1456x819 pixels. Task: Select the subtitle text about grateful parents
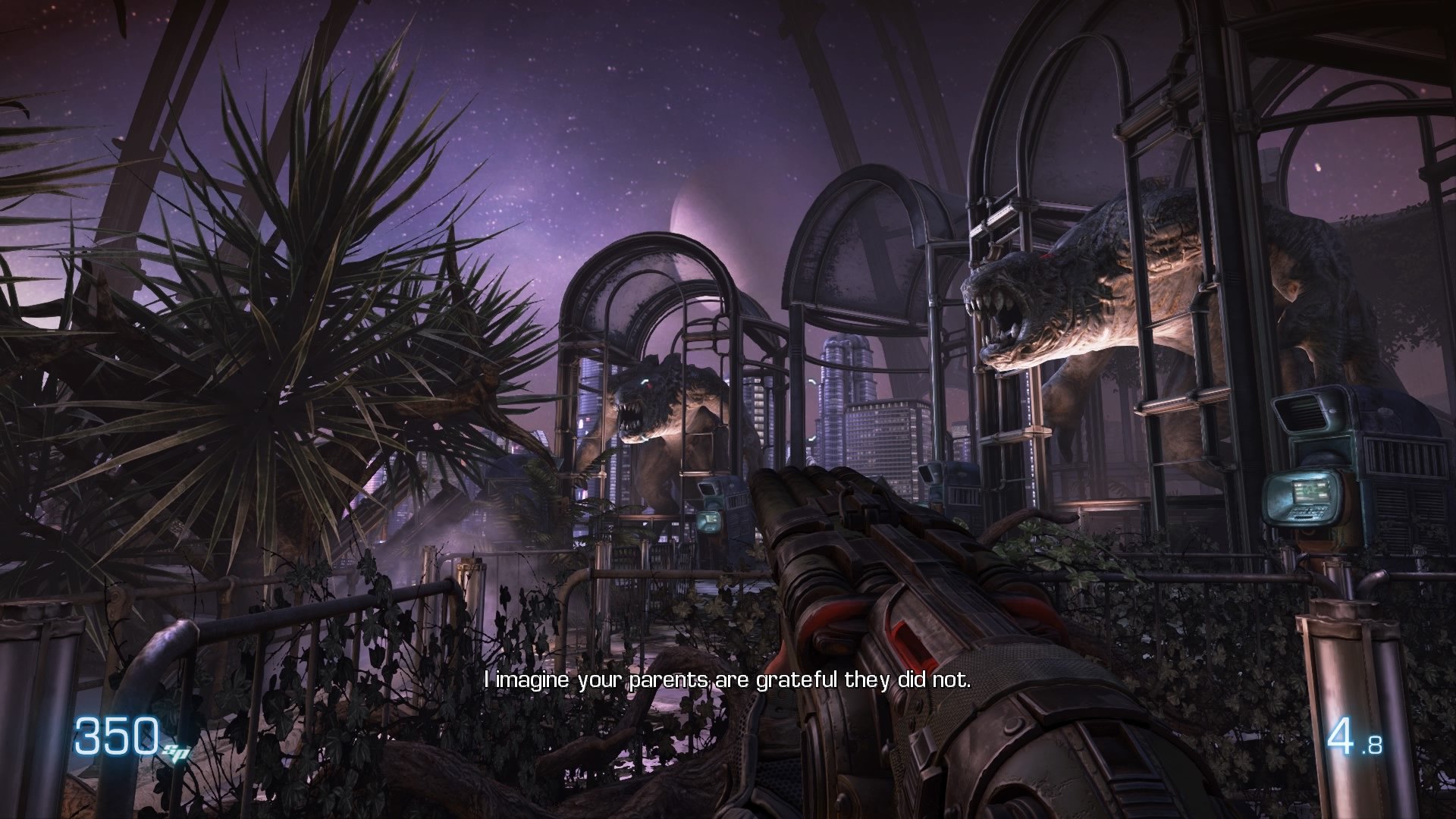click(728, 682)
